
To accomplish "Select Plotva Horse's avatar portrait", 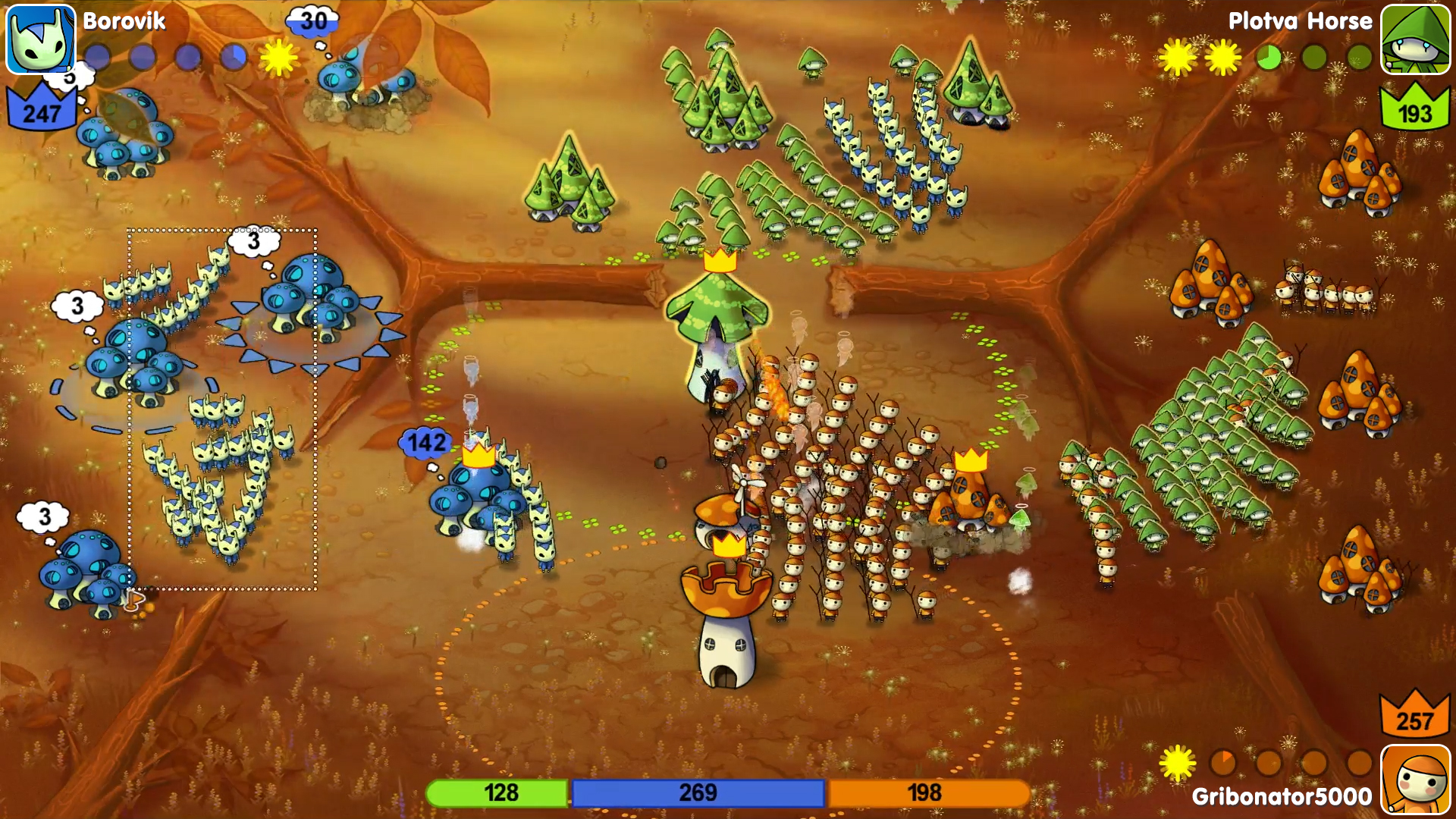I will coord(1418,39).
